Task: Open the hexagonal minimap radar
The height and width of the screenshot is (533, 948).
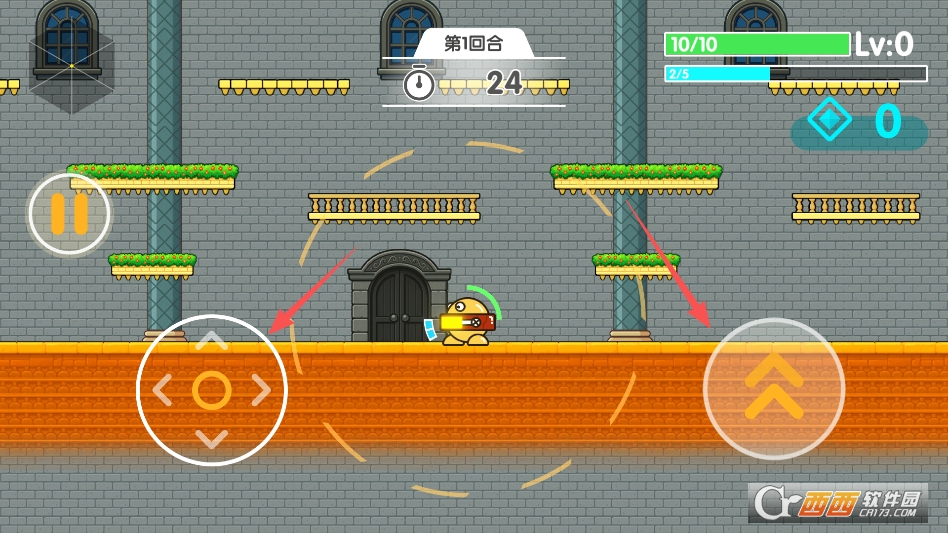Action: [x=71, y=66]
